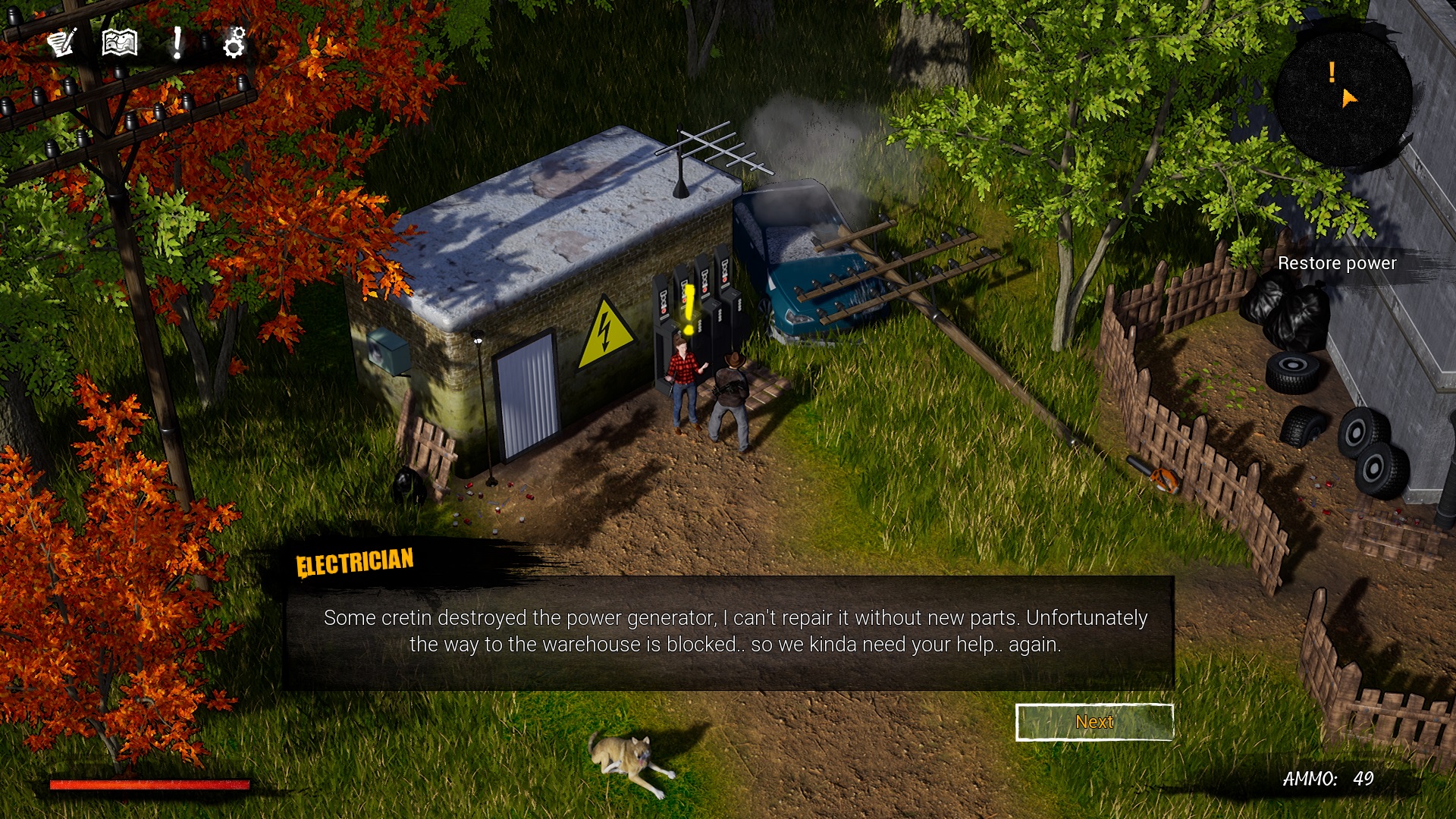Viewport: 1456px width, 819px height.
Task: Click the circular minimap
Action: [1342, 96]
